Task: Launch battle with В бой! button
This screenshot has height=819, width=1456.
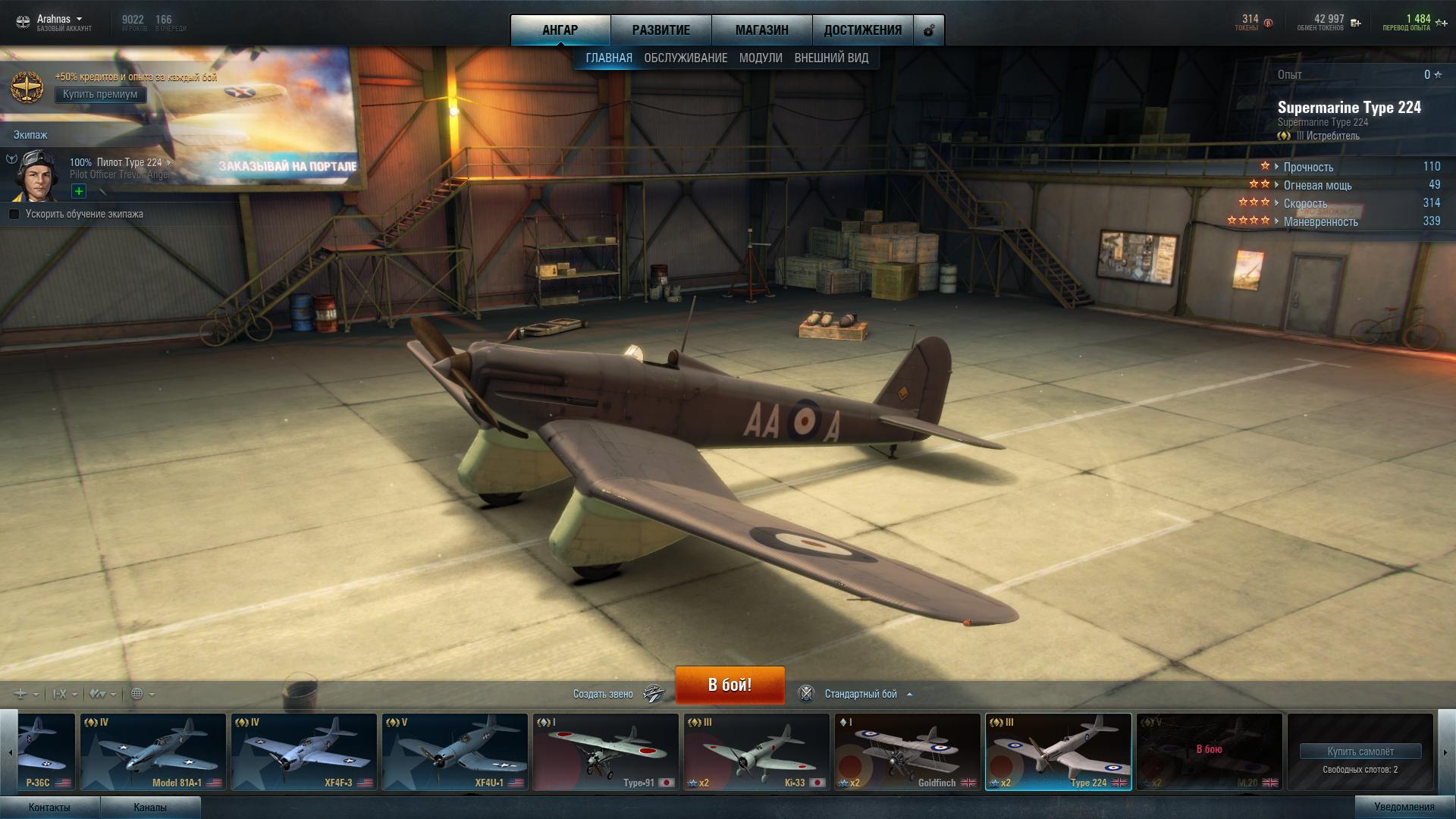Action: pos(730,685)
